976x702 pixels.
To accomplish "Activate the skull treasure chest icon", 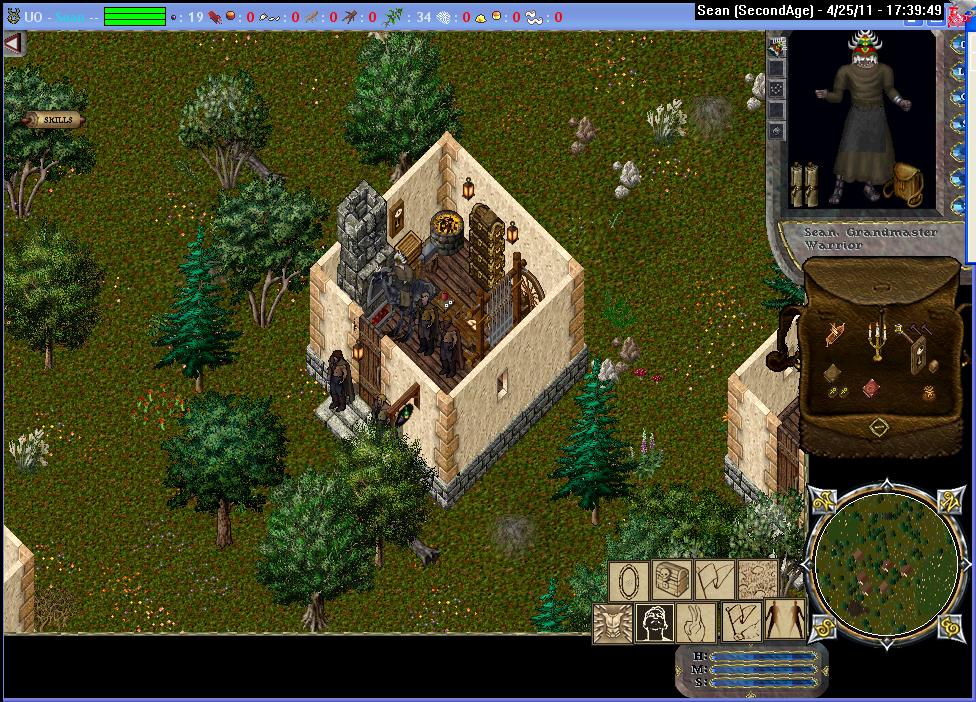I will point(671,580).
